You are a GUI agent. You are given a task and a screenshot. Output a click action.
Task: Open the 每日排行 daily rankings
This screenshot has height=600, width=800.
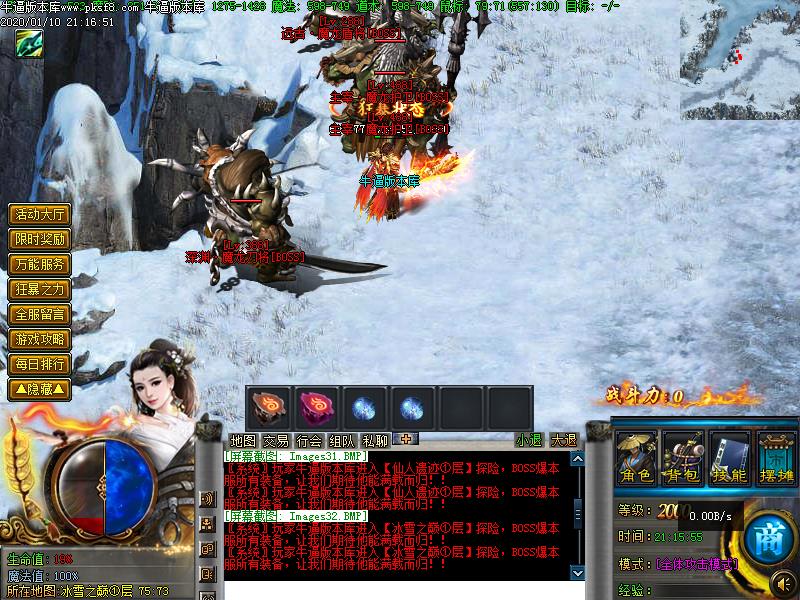pos(40,364)
